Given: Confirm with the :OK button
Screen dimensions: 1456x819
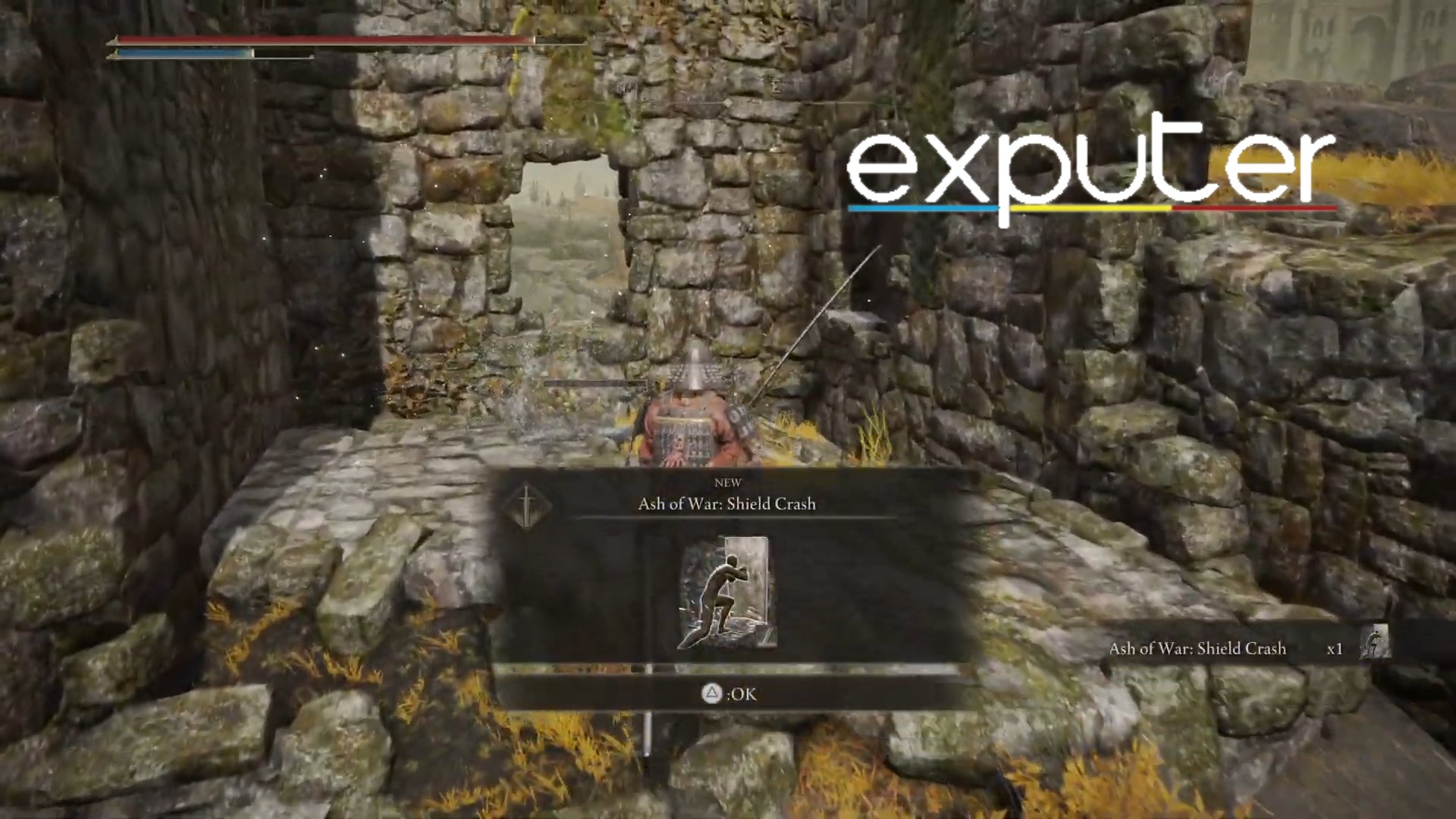Looking at the screenshot, I should [x=728, y=694].
